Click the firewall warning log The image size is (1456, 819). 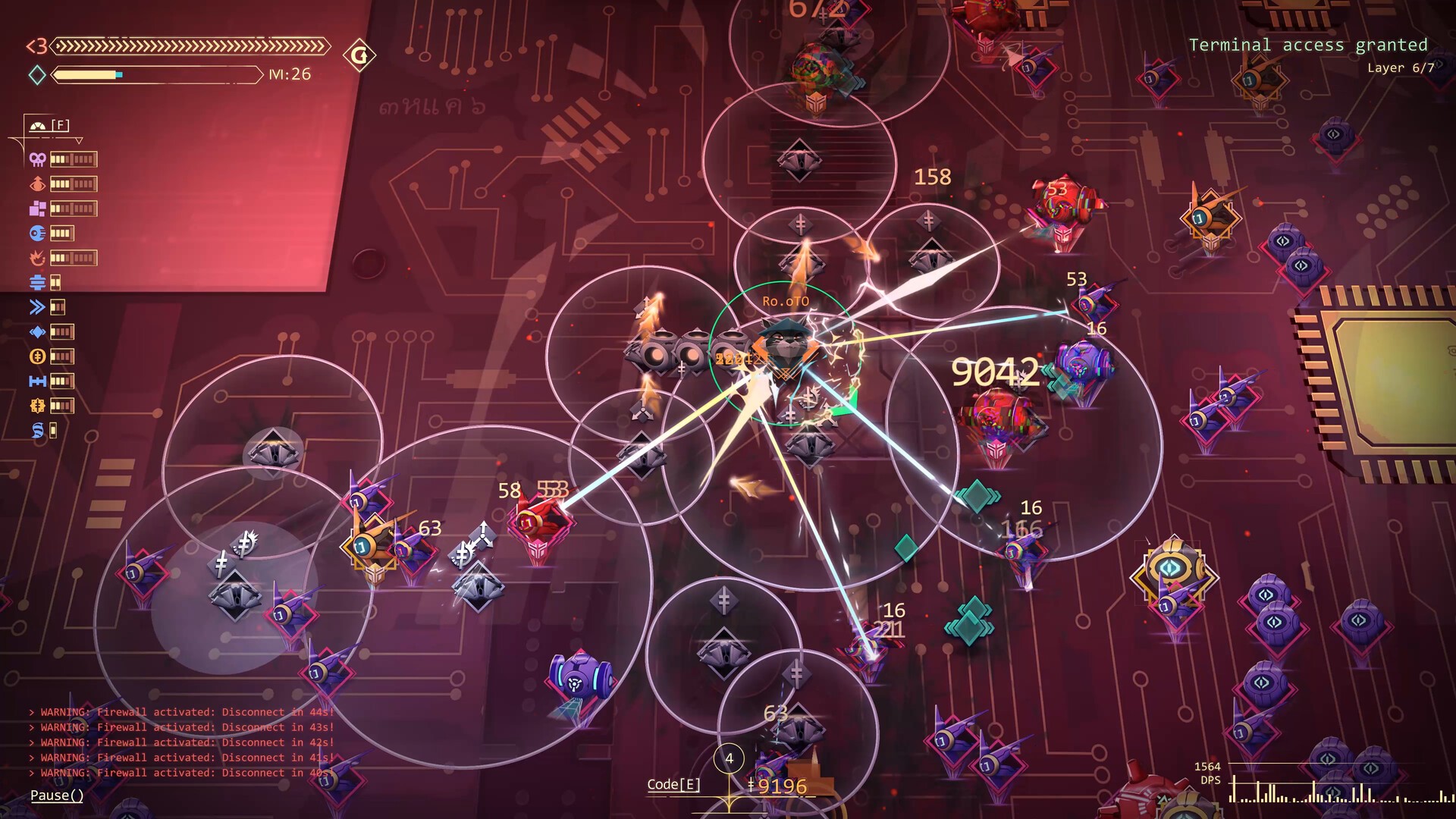coord(182,742)
